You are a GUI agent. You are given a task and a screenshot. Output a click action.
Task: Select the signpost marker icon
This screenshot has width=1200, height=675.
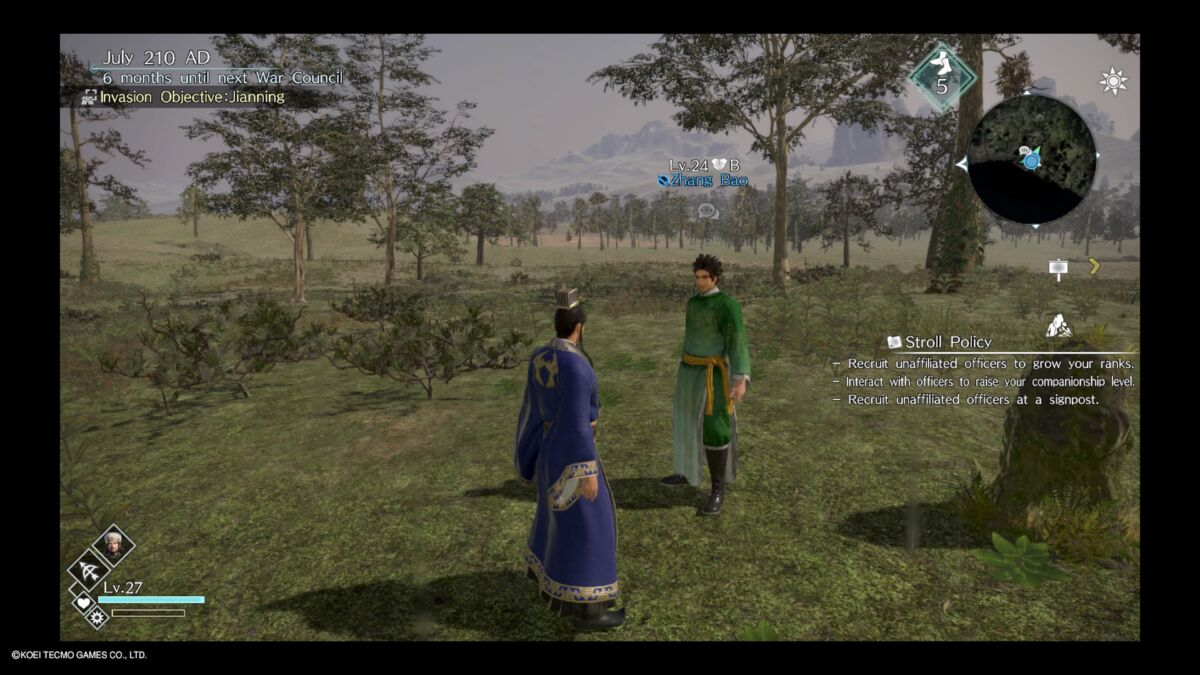tap(1058, 268)
